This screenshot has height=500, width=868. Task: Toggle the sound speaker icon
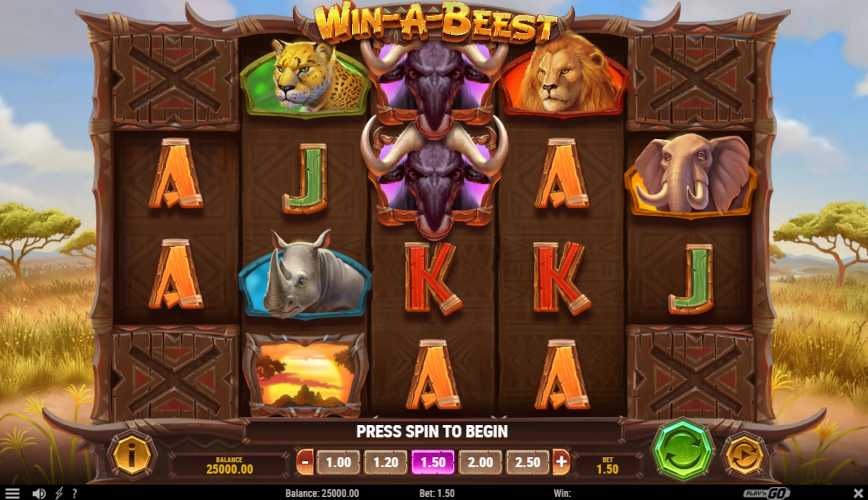(x=39, y=493)
